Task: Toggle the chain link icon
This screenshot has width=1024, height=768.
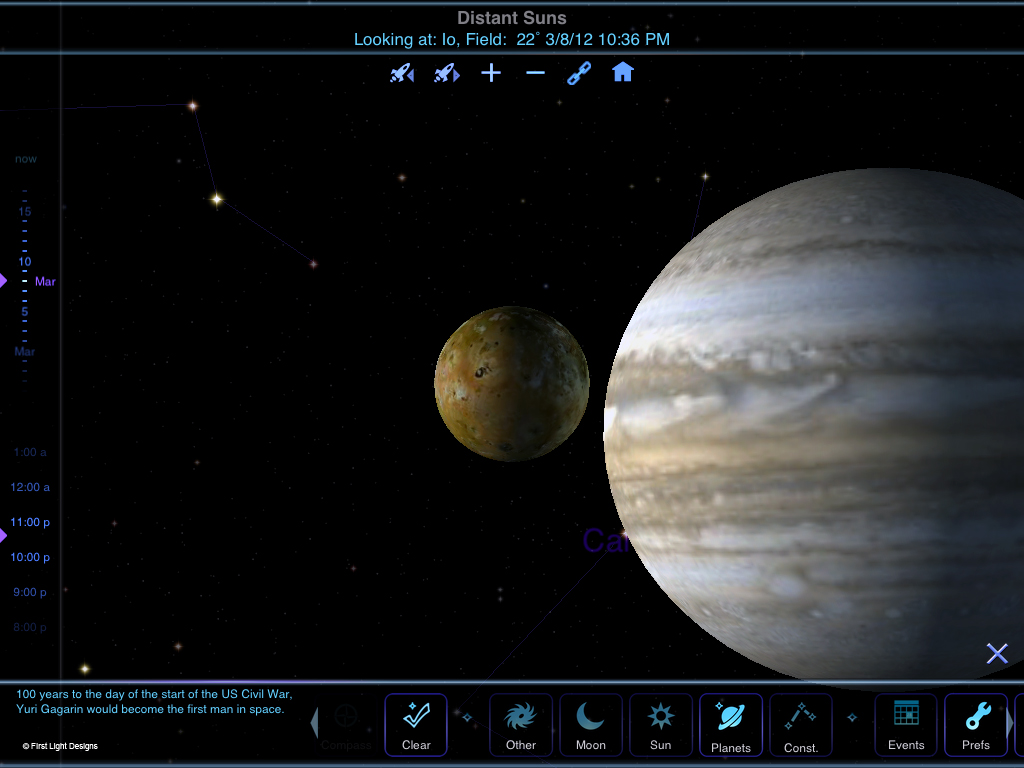Action: click(x=579, y=73)
